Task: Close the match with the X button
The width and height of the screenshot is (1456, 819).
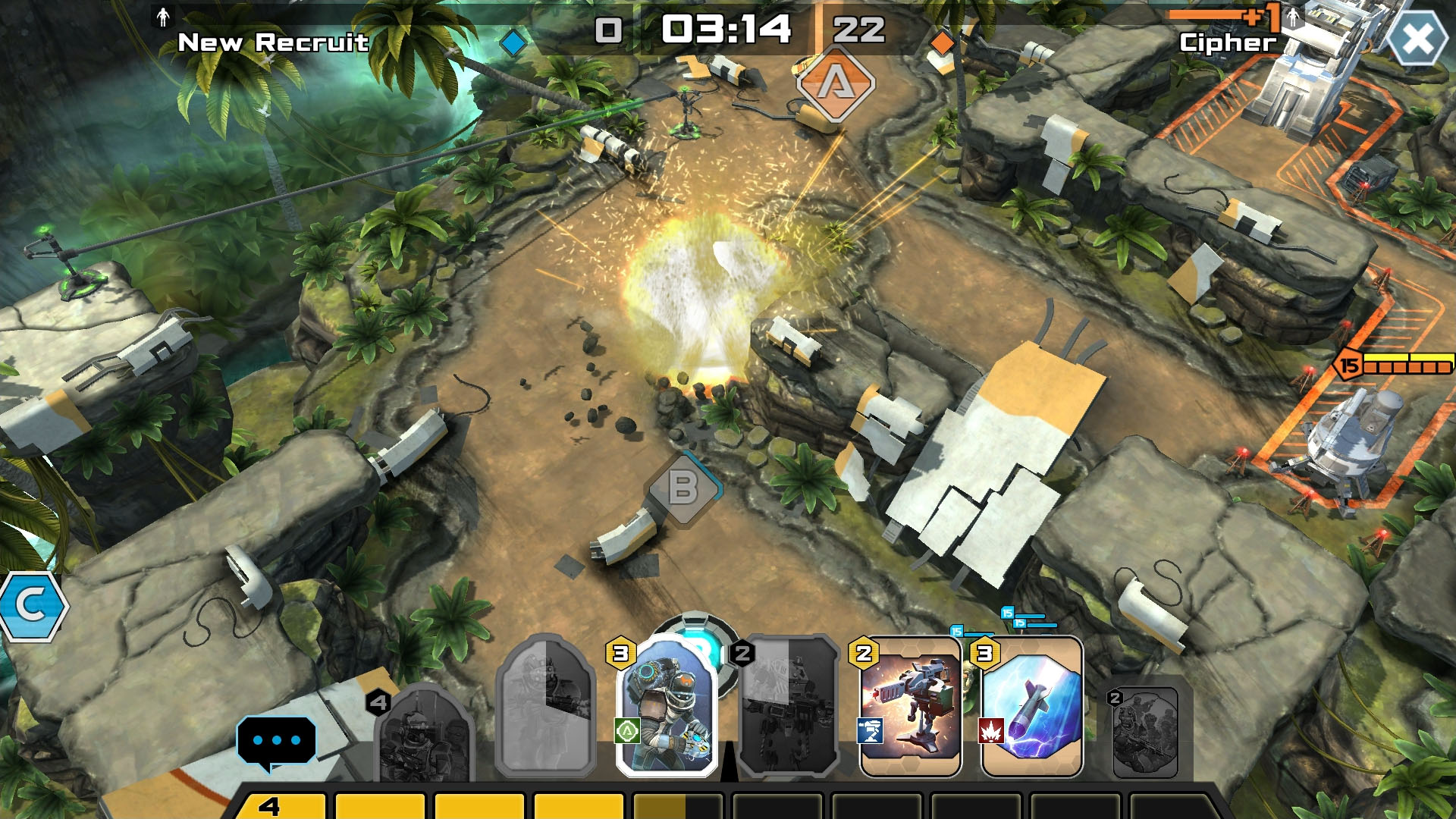Action: coord(1417,39)
